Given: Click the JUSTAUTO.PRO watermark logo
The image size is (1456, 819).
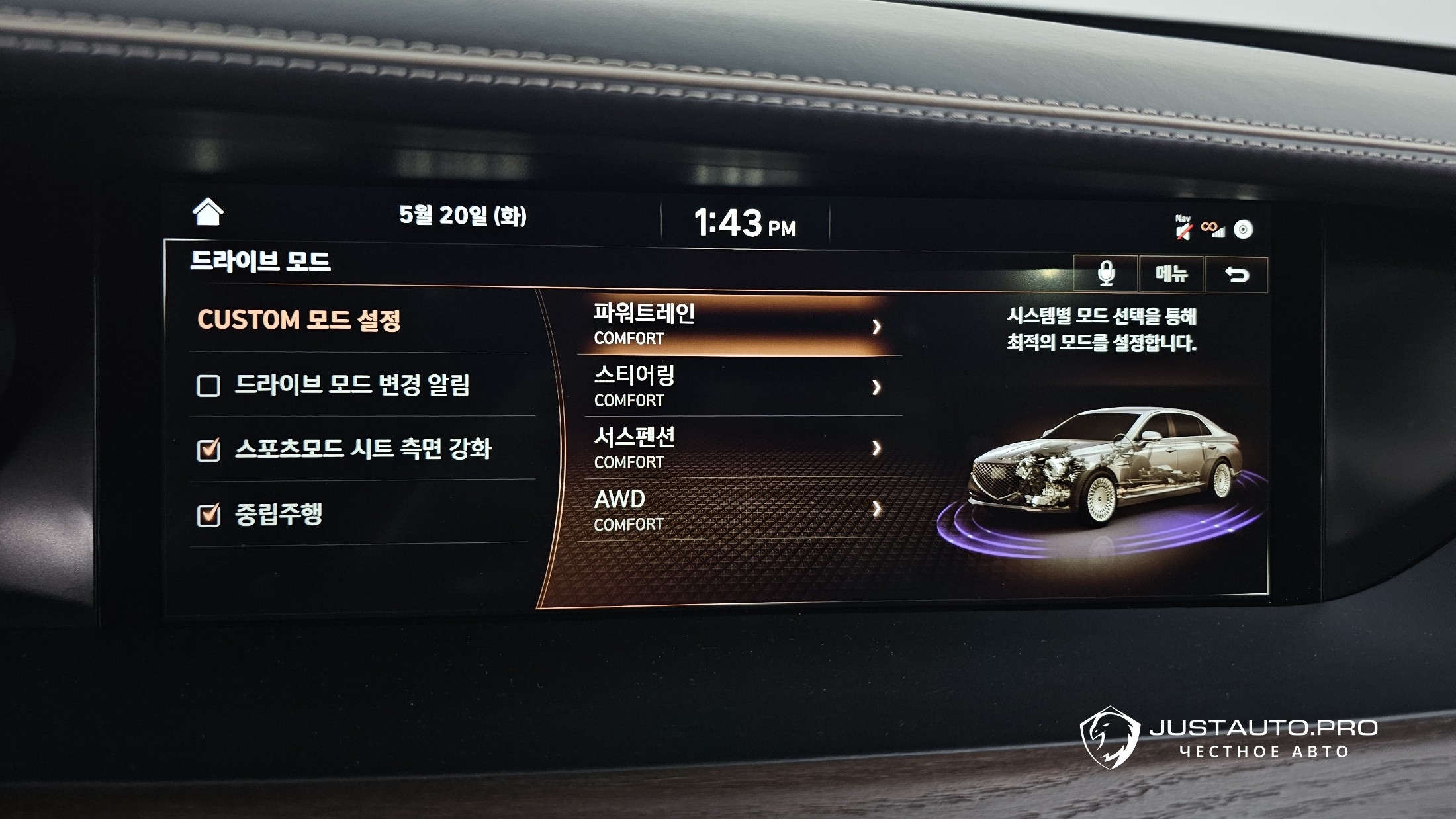Looking at the screenshot, I should point(1229,738).
